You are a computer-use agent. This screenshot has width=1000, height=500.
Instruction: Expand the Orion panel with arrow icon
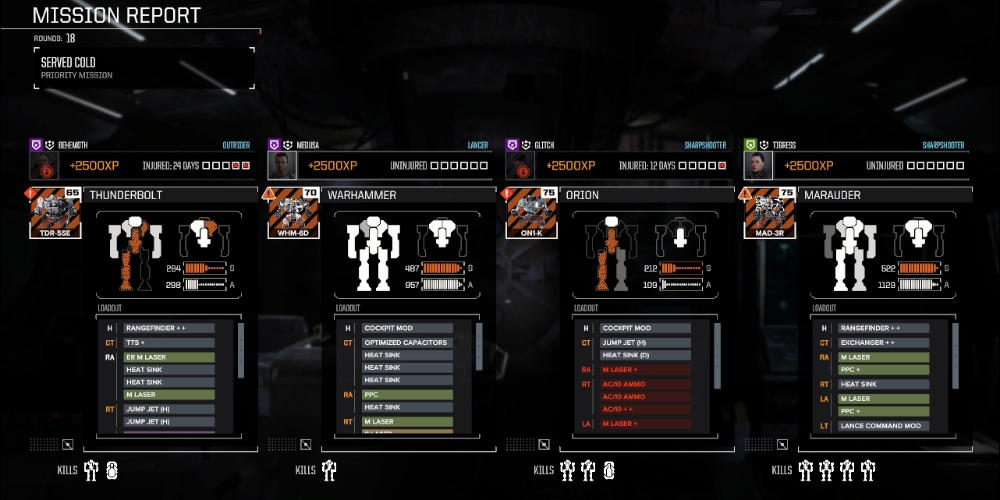(543, 444)
